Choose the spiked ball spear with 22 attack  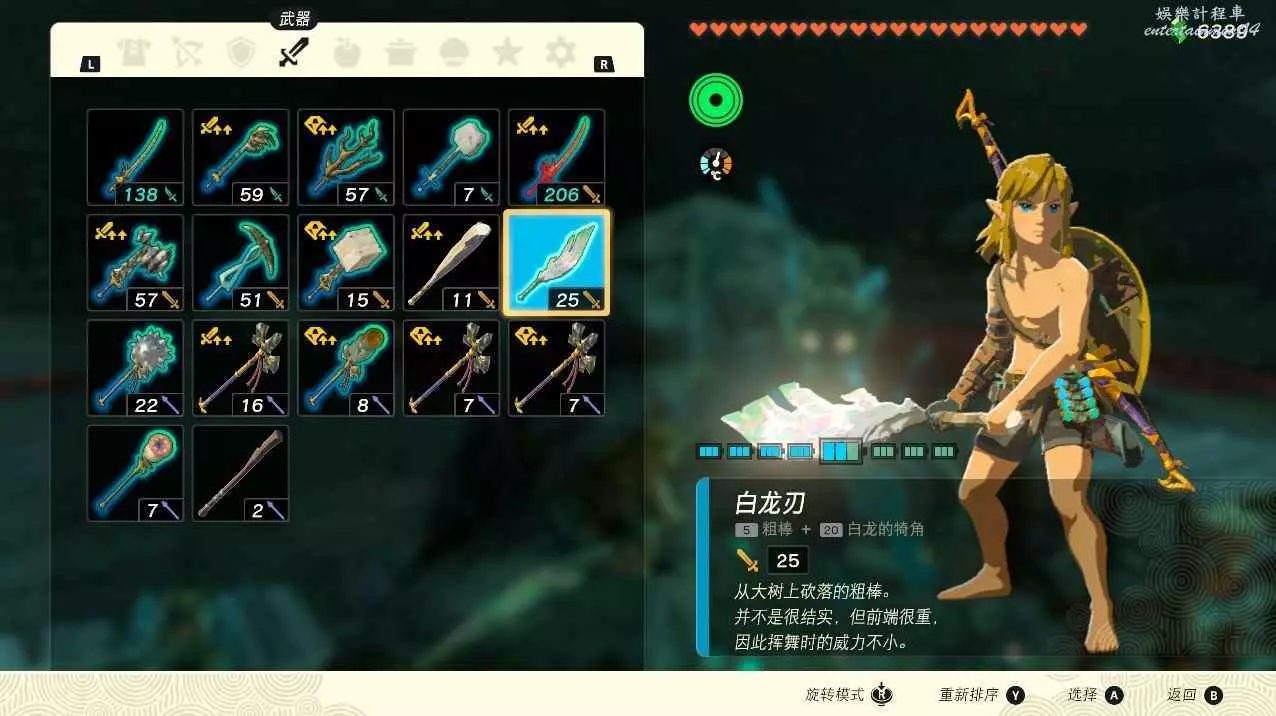click(135, 368)
